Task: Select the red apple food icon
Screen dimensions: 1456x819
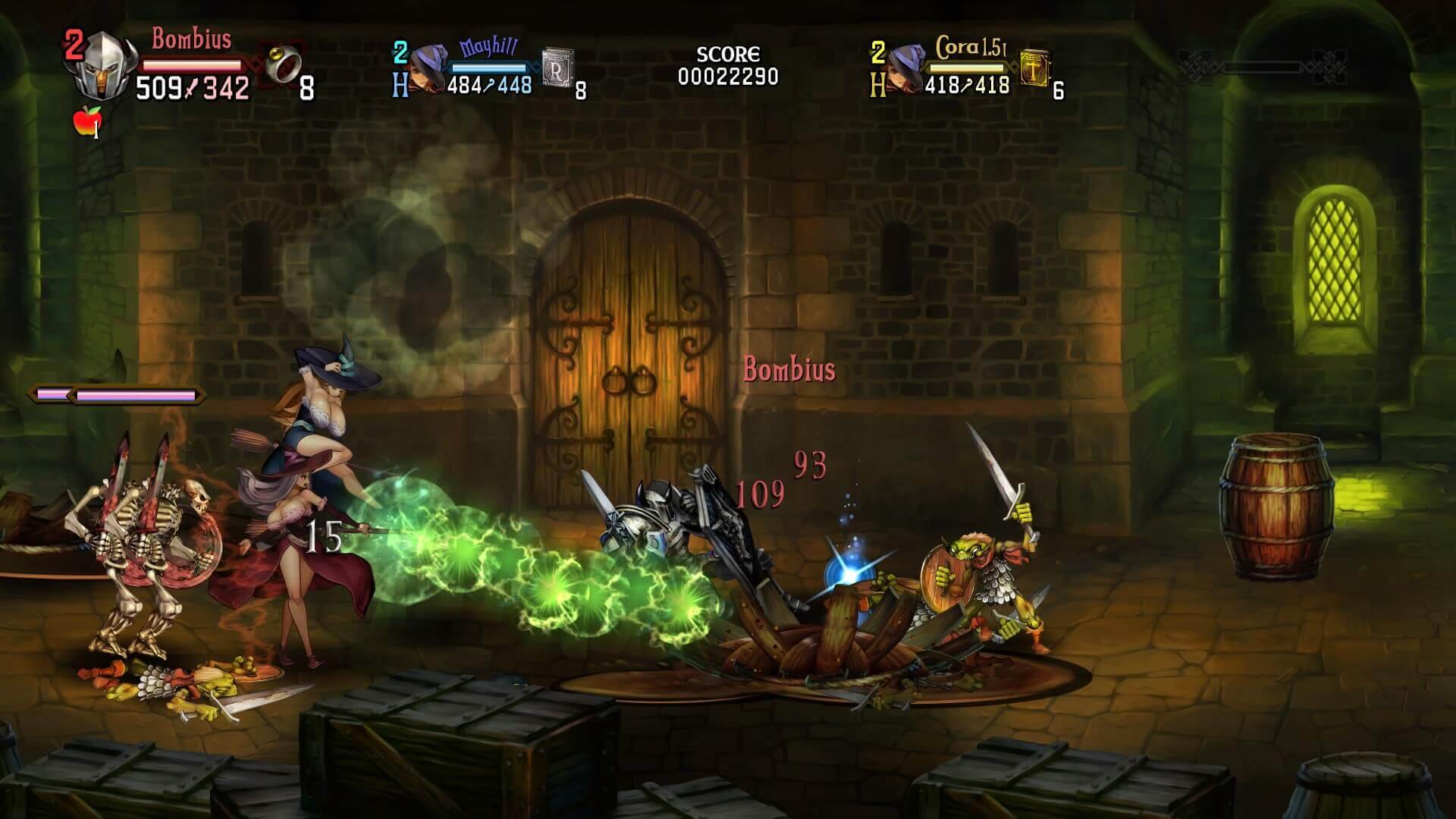Action: [86, 121]
